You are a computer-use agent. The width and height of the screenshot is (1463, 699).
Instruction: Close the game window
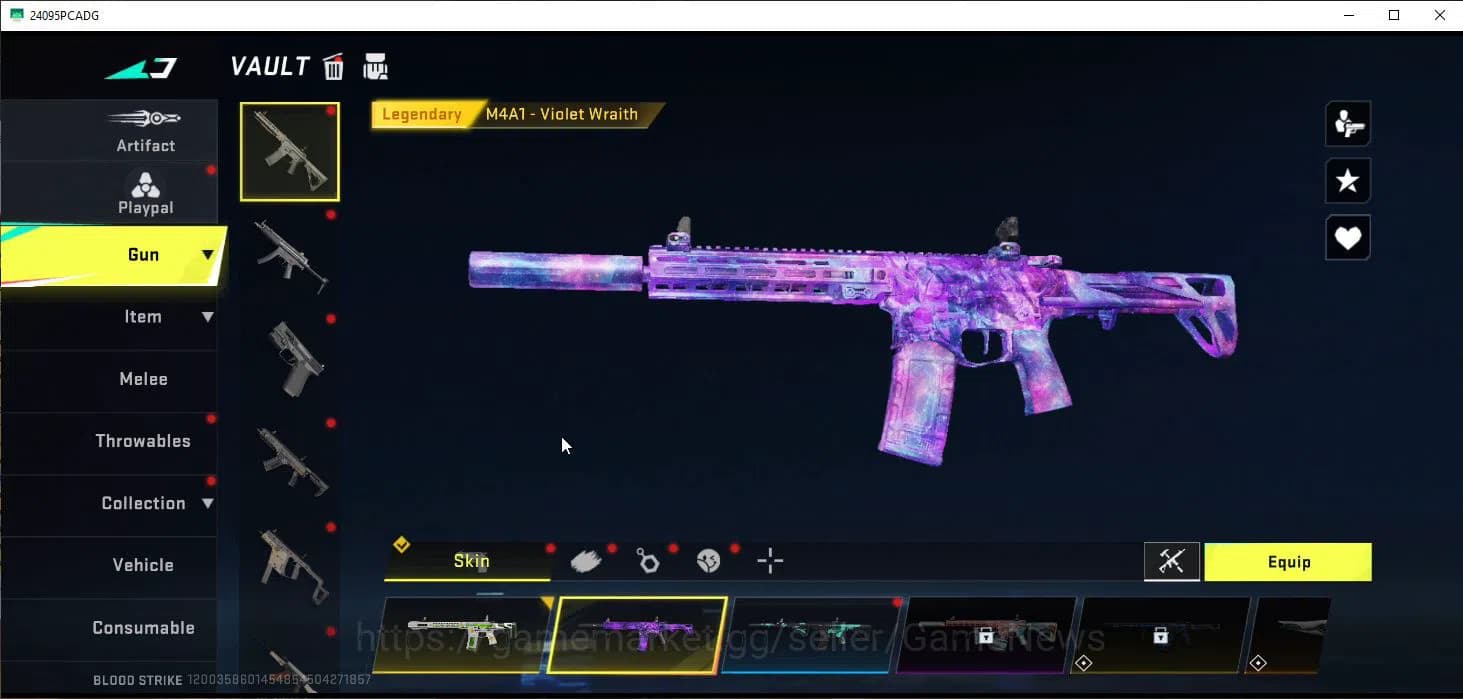(1439, 15)
